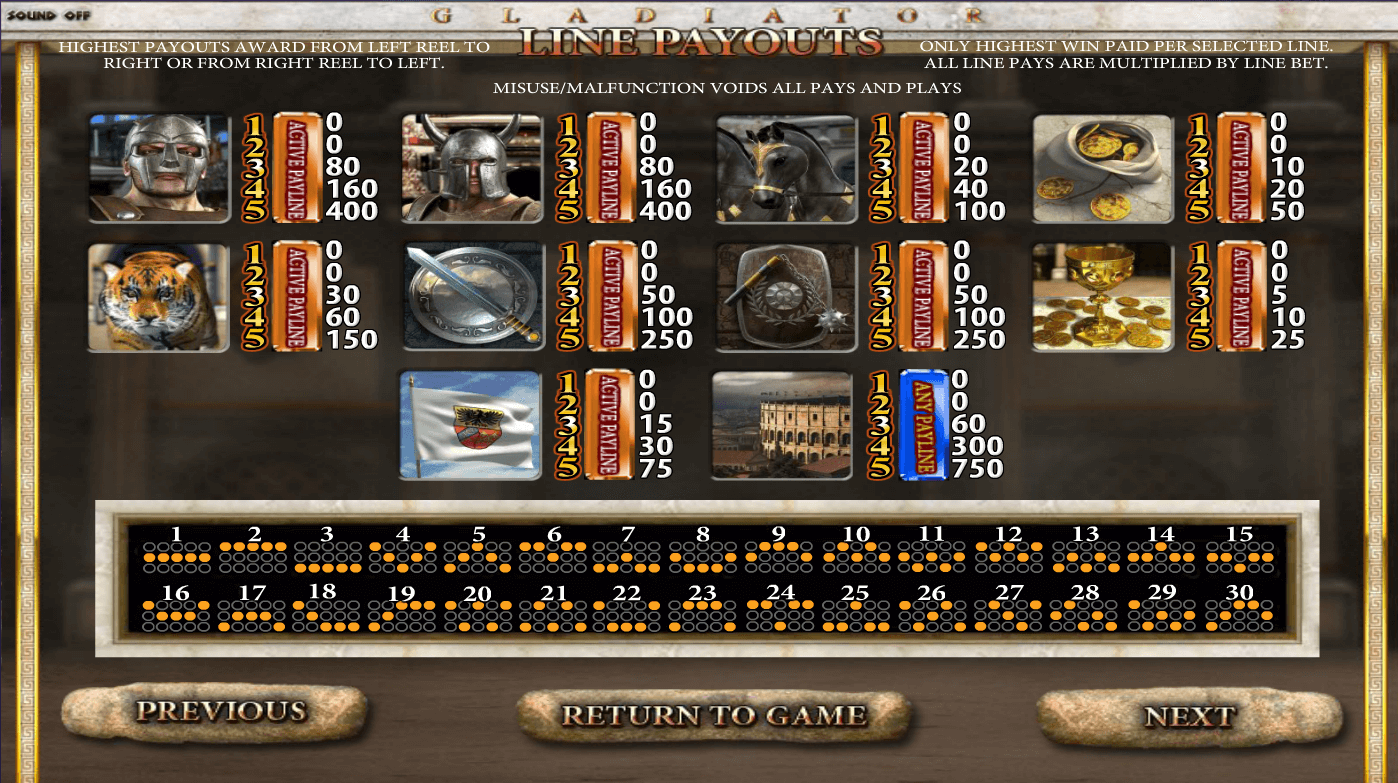Click Return to Game button
This screenshot has height=783, width=1398.
713,715
